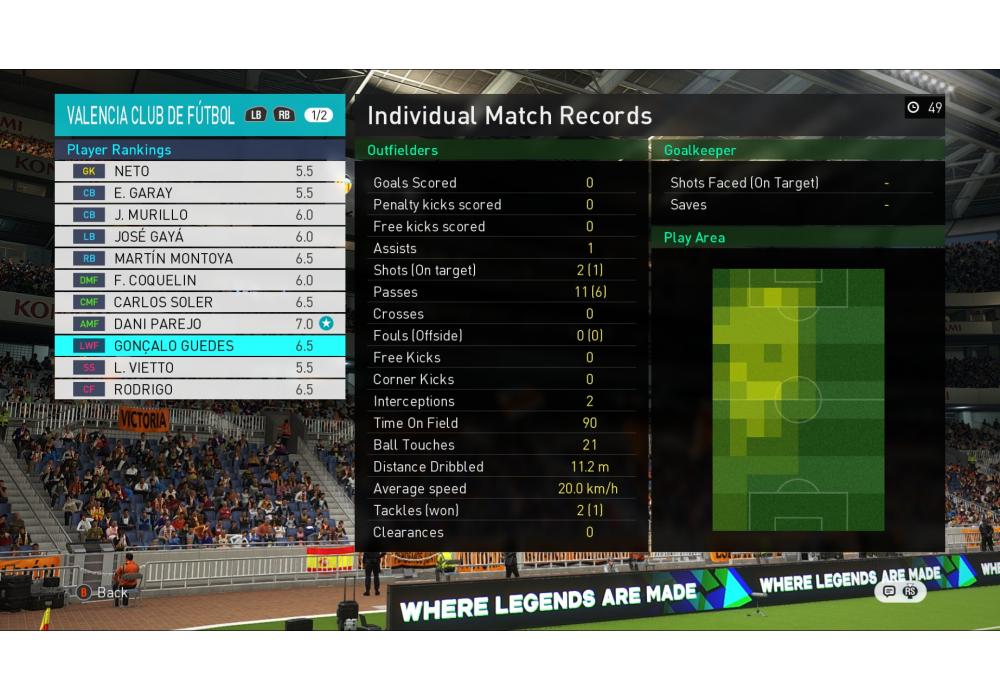This screenshot has width=1000, height=700.
Task: Select J. MURILLO's row
Action: coord(199,215)
